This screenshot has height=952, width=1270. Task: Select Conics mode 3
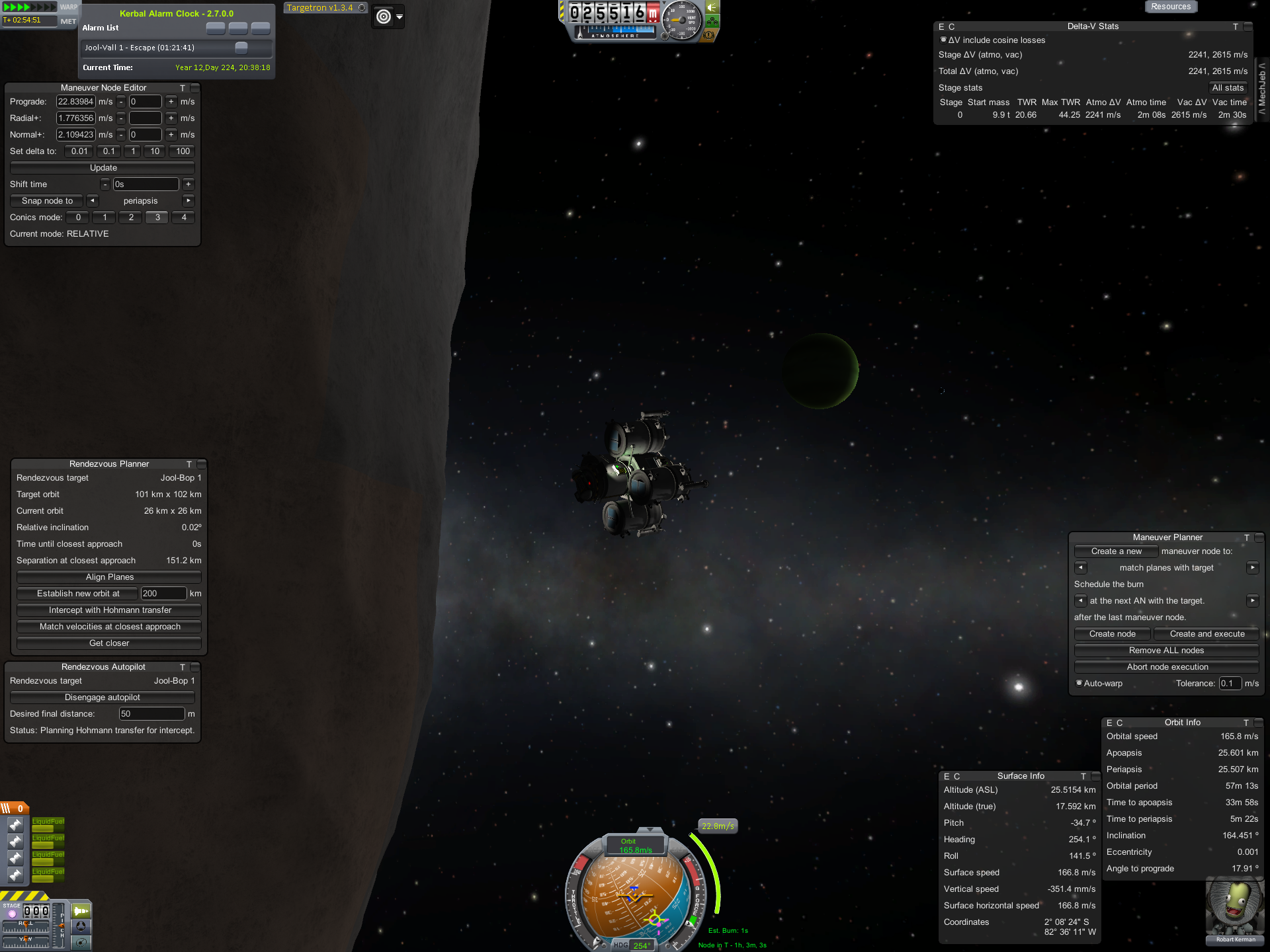click(x=157, y=218)
